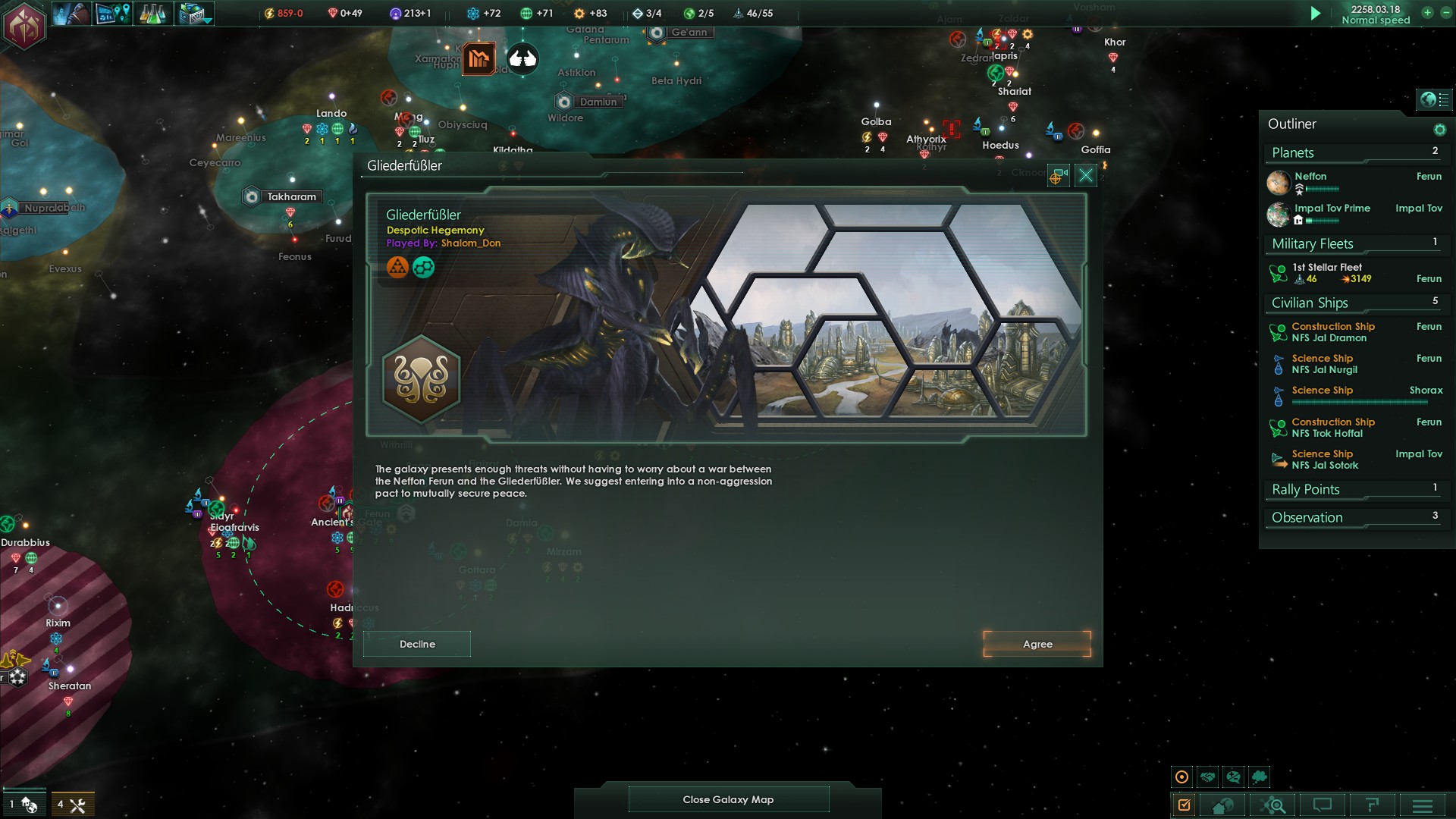The image size is (1456, 819).
Task: Open the hamburger main menu
Action: pos(1423,805)
